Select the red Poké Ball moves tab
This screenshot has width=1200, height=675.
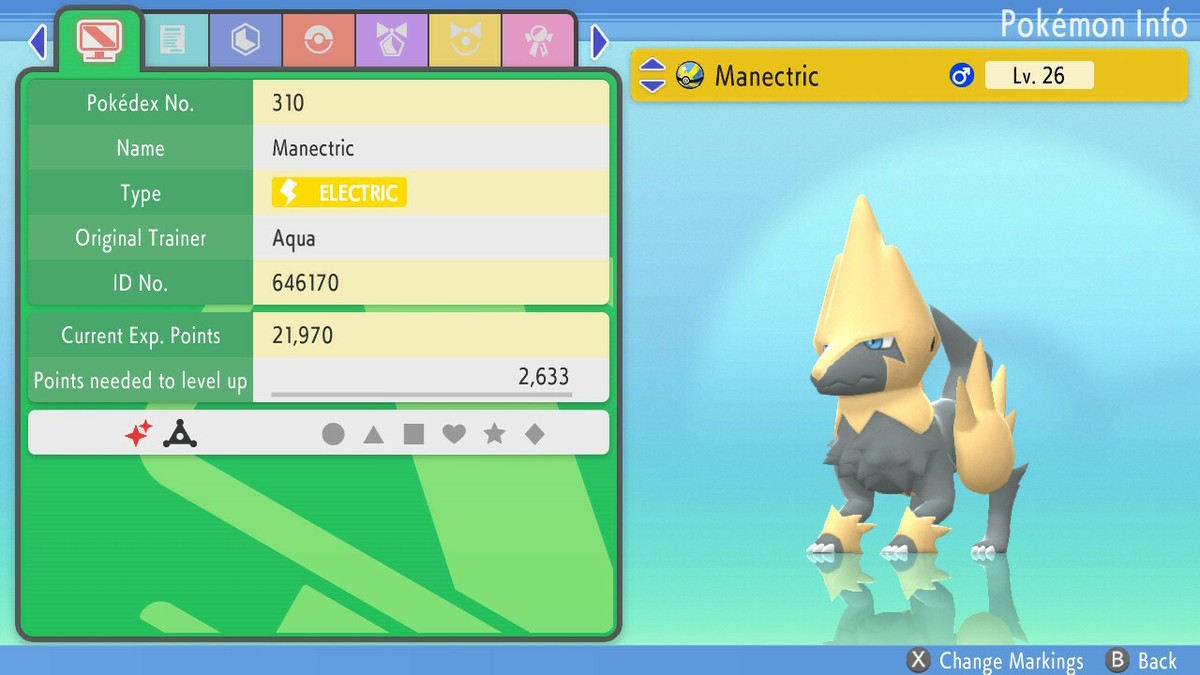tap(318, 41)
